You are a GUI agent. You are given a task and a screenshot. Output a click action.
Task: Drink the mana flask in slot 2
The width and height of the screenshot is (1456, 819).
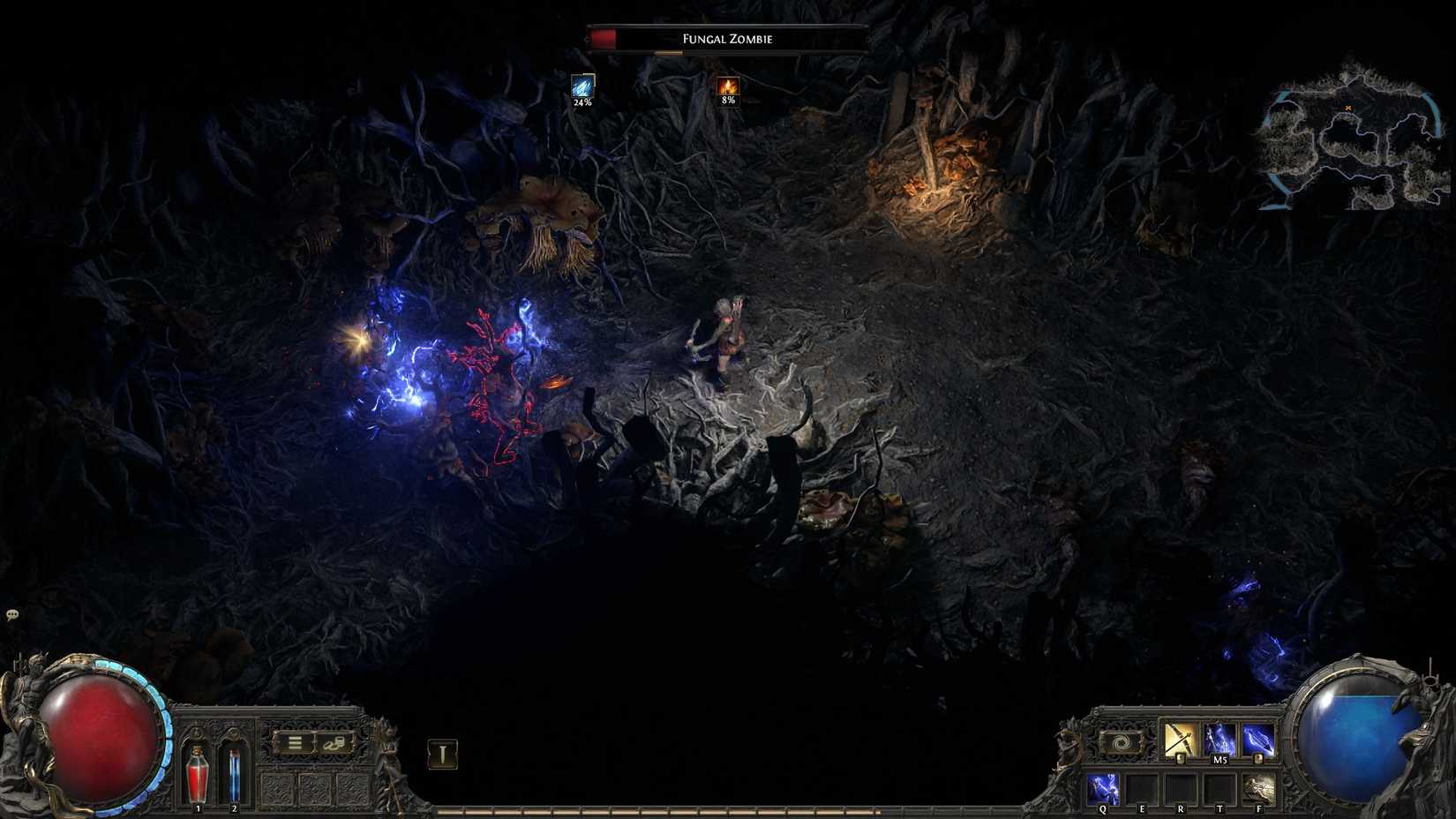click(234, 775)
